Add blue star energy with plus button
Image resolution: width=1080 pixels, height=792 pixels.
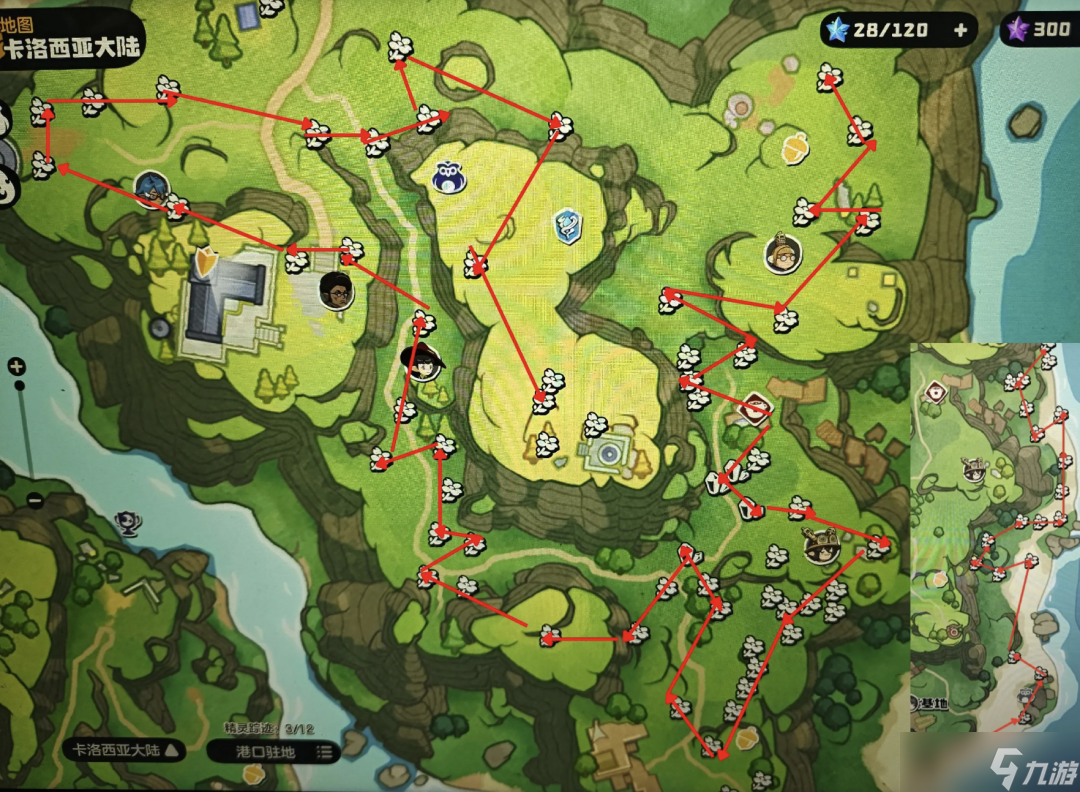tap(960, 30)
